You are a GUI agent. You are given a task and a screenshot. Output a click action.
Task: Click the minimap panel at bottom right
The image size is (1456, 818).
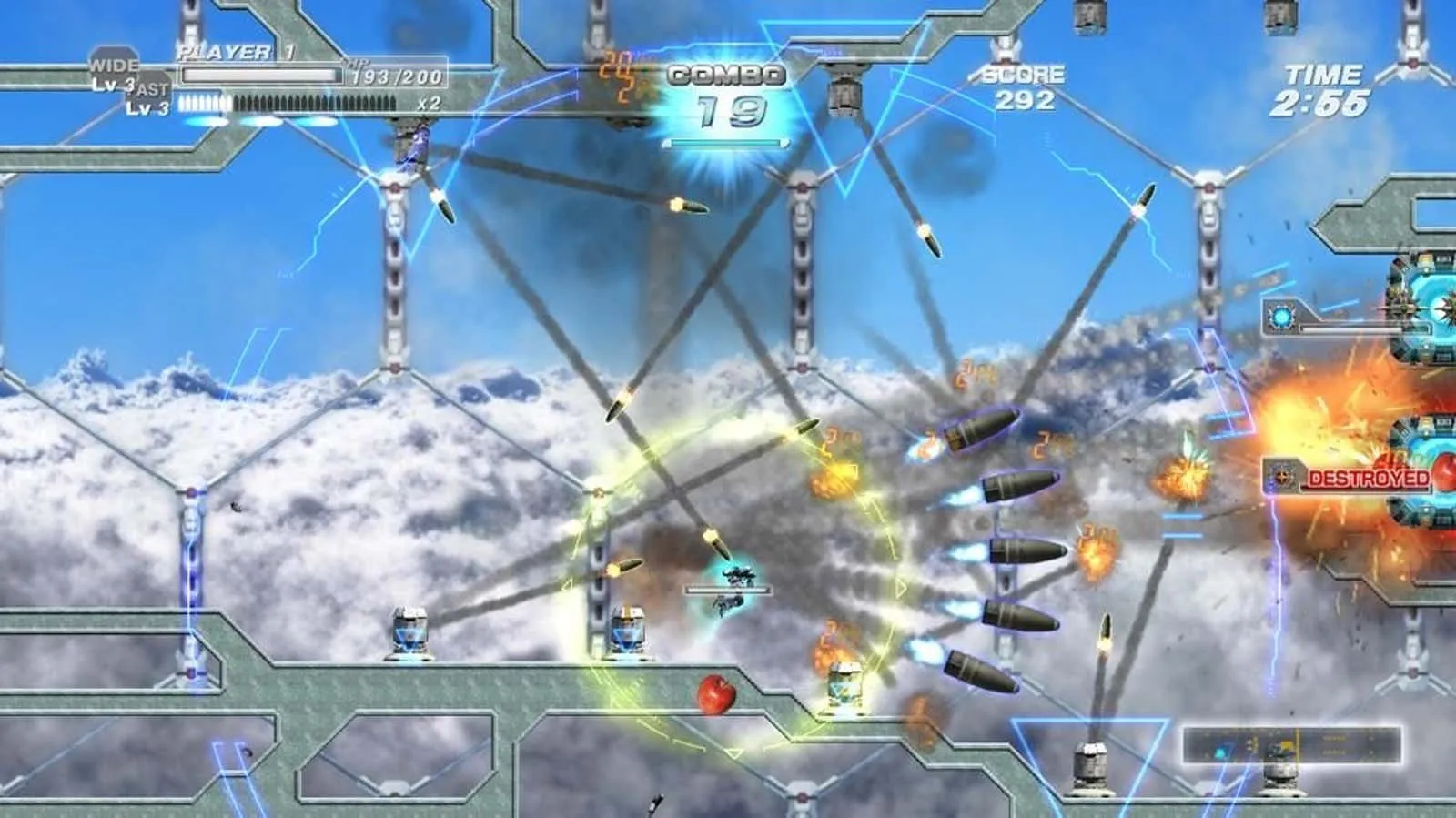pos(1290,745)
